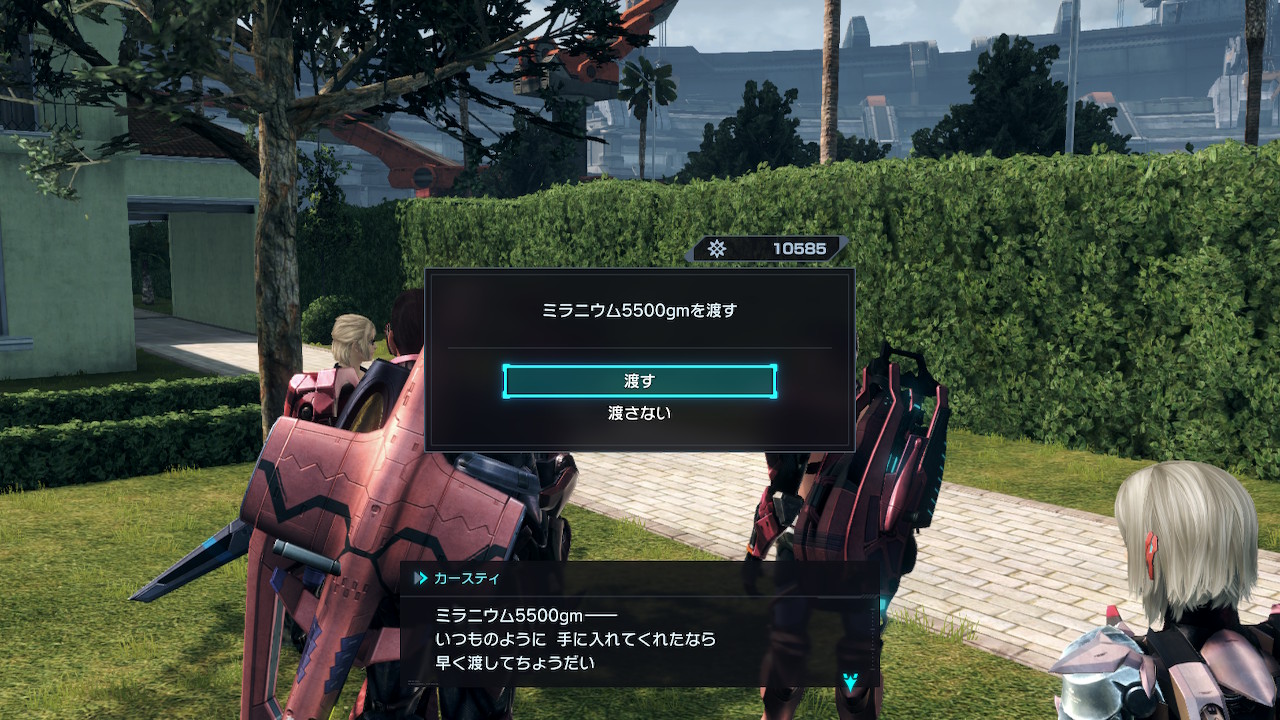This screenshot has width=1280, height=720.
Task: Choose 渡す to hand over the Miranium
Action: (x=639, y=381)
